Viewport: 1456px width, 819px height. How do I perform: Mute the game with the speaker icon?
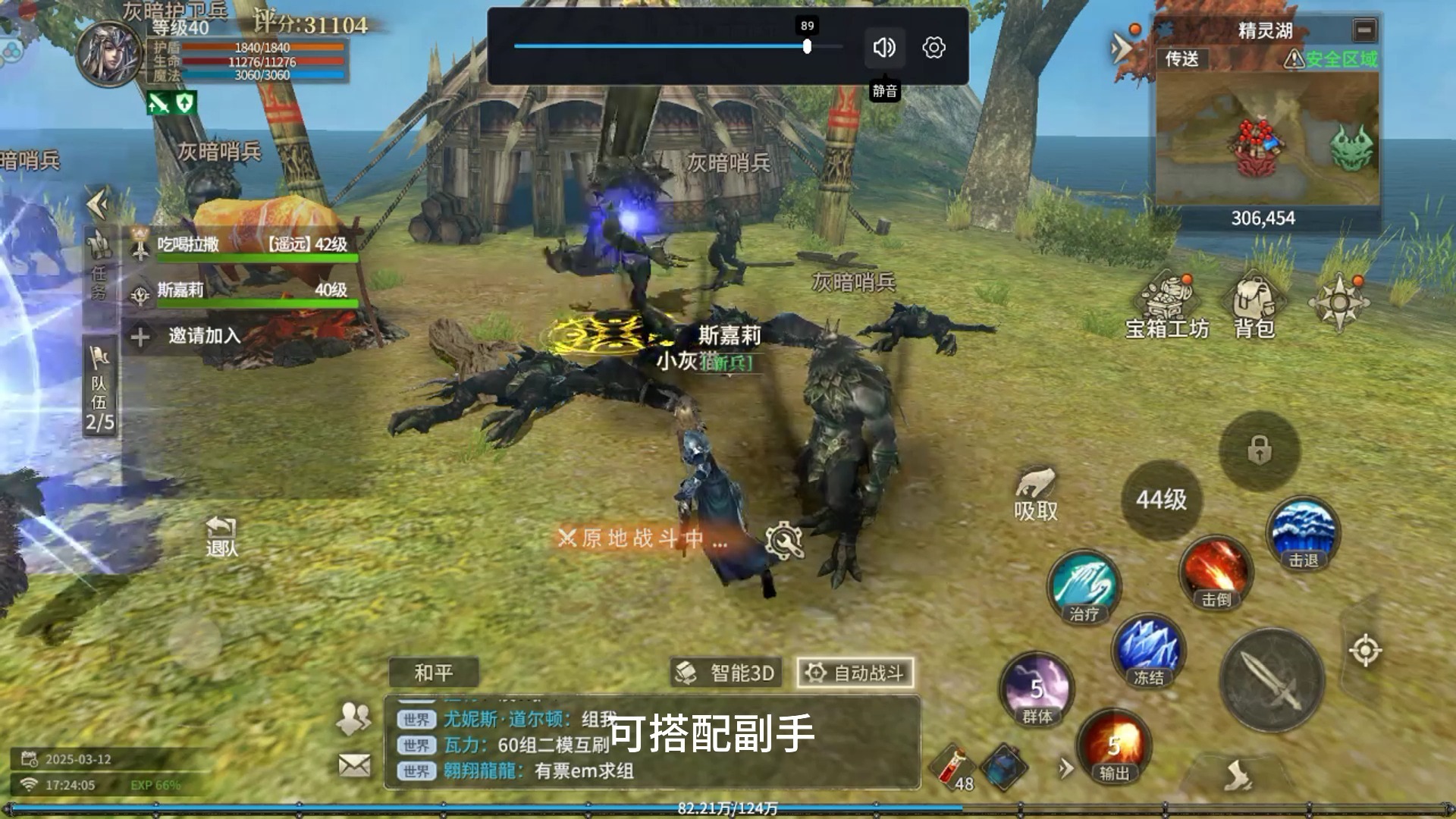[x=883, y=47]
